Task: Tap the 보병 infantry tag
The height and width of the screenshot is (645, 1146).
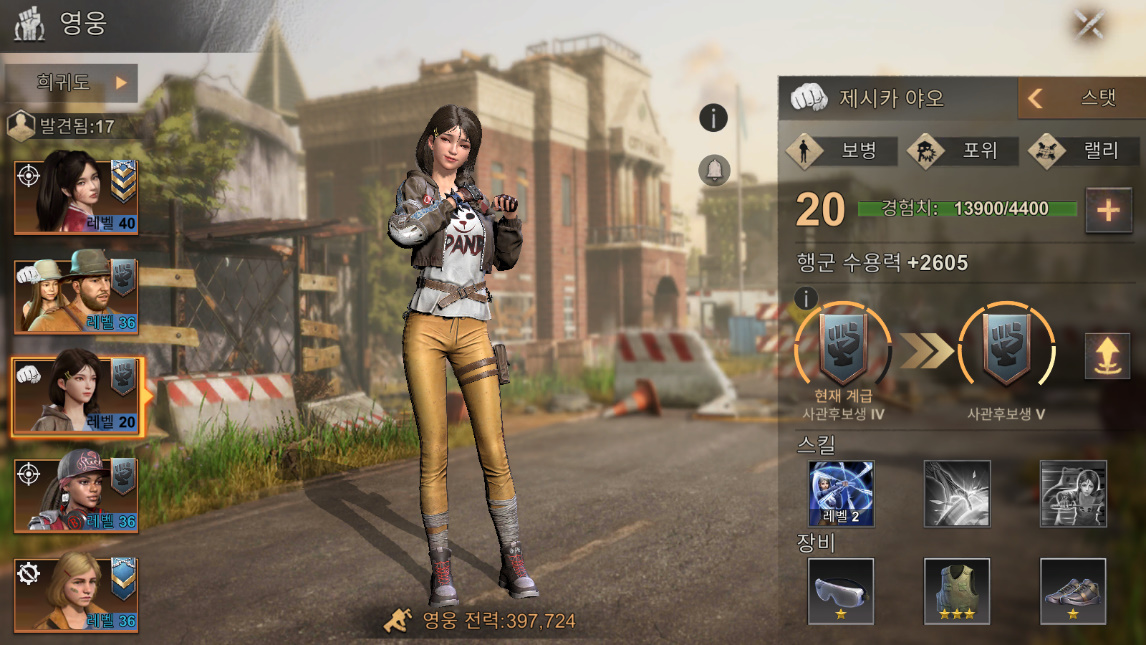Action: pos(841,151)
